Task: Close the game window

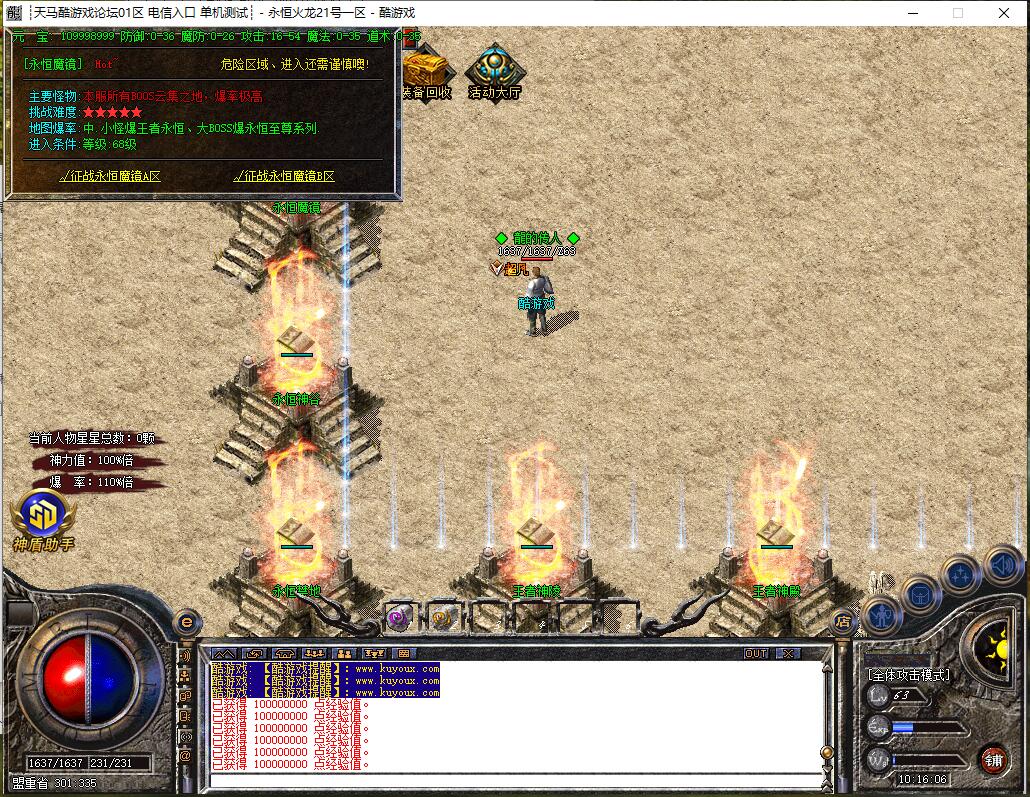Action: 1005,13
